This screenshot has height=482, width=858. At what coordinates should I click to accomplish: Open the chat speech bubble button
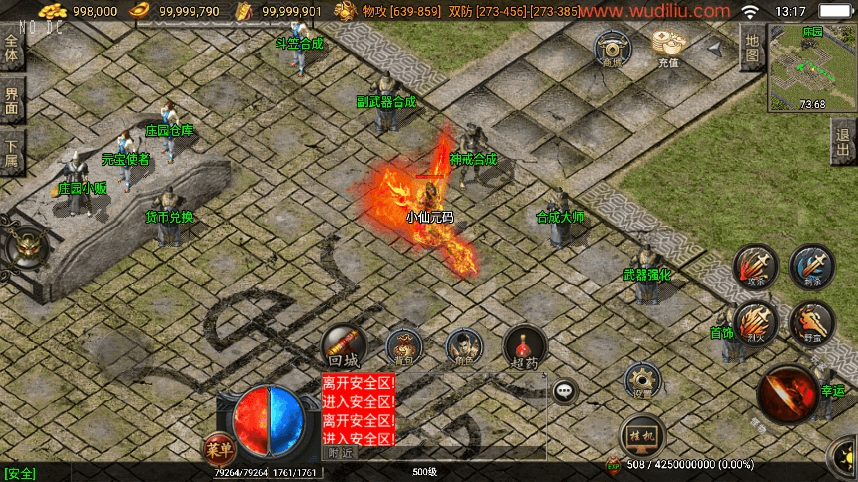565,390
